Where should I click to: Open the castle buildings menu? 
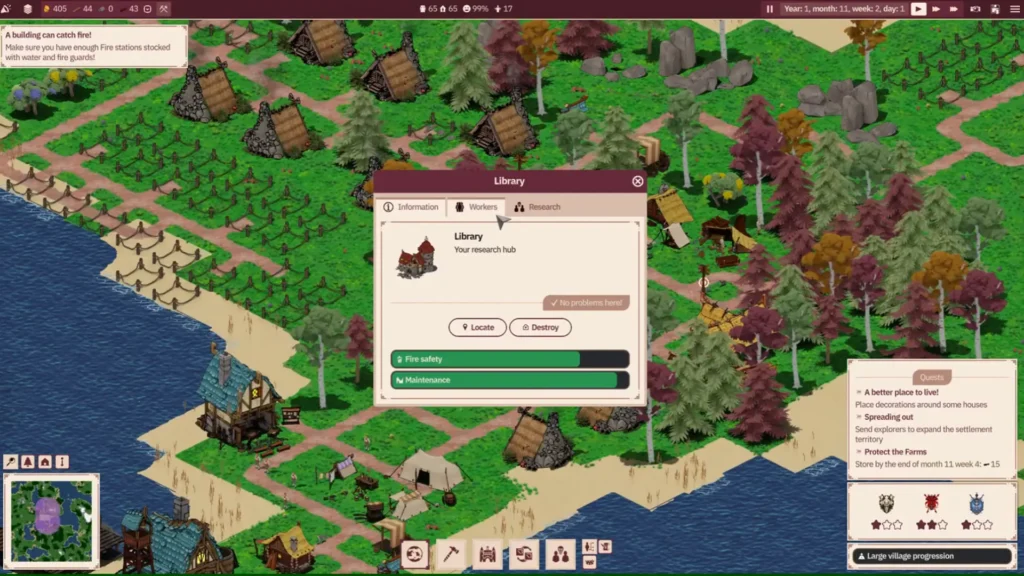point(488,553)
